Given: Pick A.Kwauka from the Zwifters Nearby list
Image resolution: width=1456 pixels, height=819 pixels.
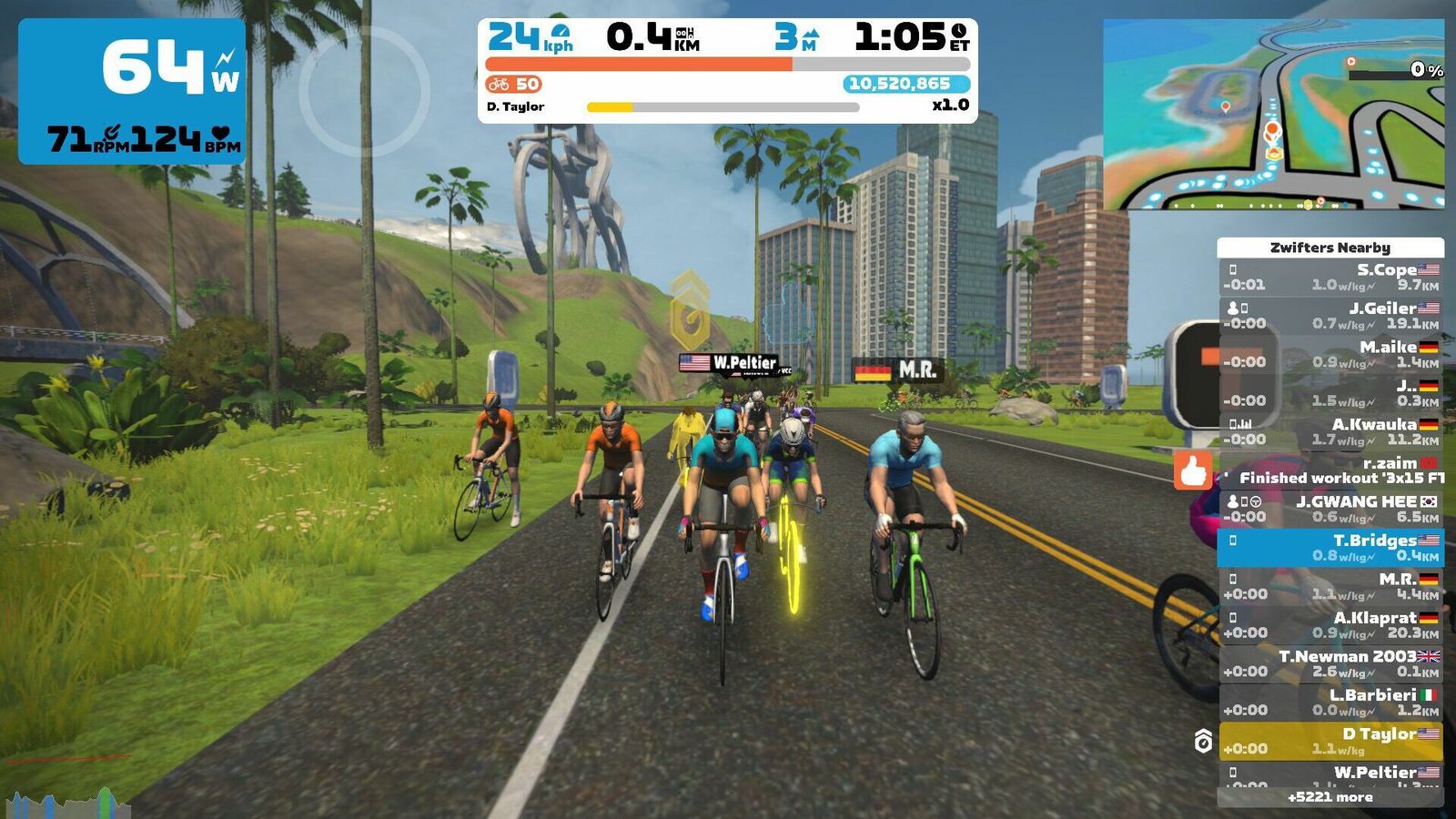Looking at the screenshot, I should tap(1330, 431).
